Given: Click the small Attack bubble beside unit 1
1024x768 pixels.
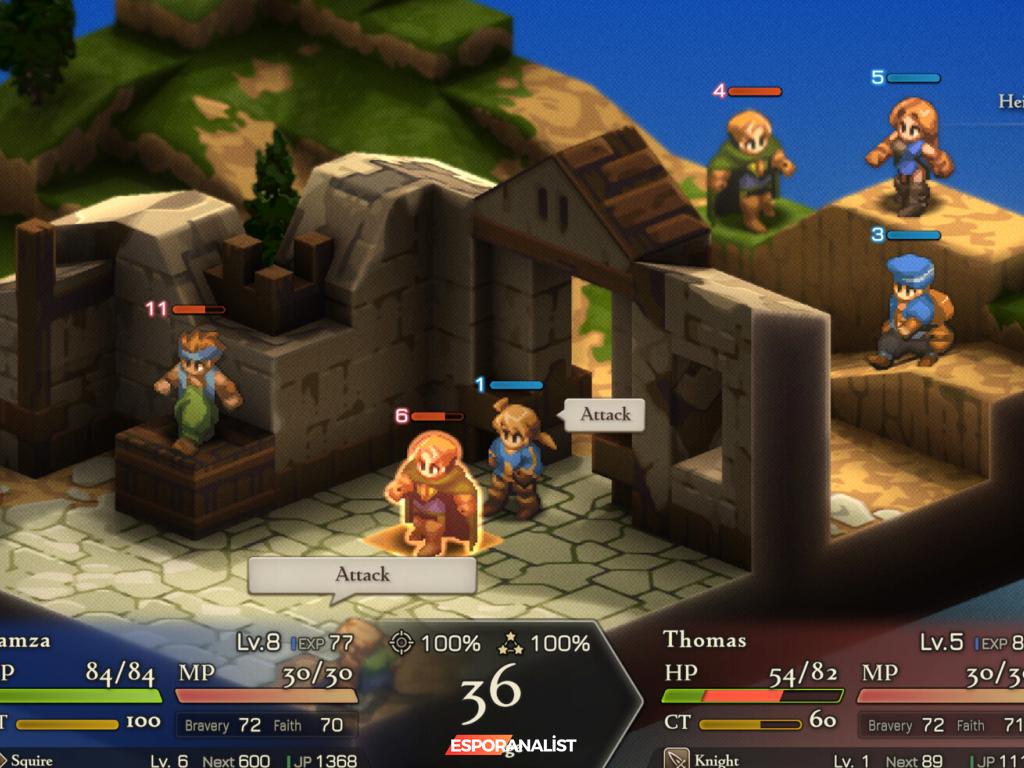Looking at the screenshot, I should [x=604, y=414].
